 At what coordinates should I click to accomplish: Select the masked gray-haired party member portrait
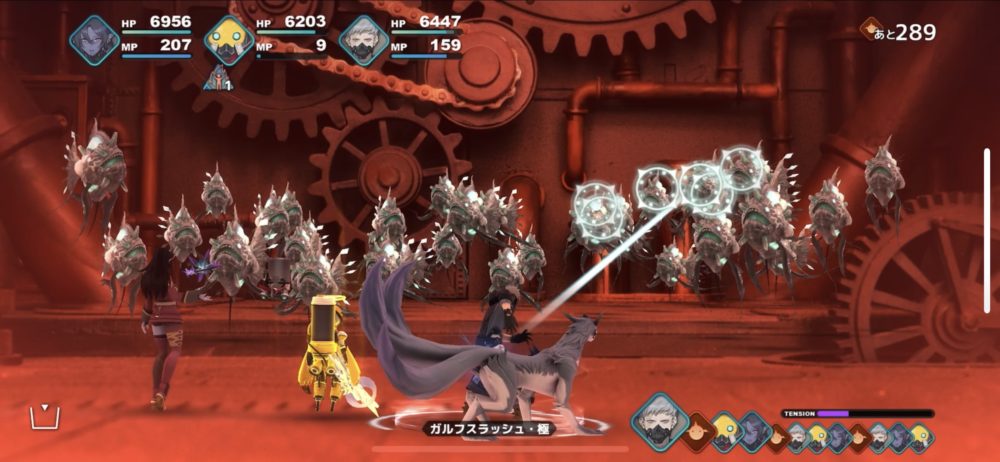pos(363,41)
